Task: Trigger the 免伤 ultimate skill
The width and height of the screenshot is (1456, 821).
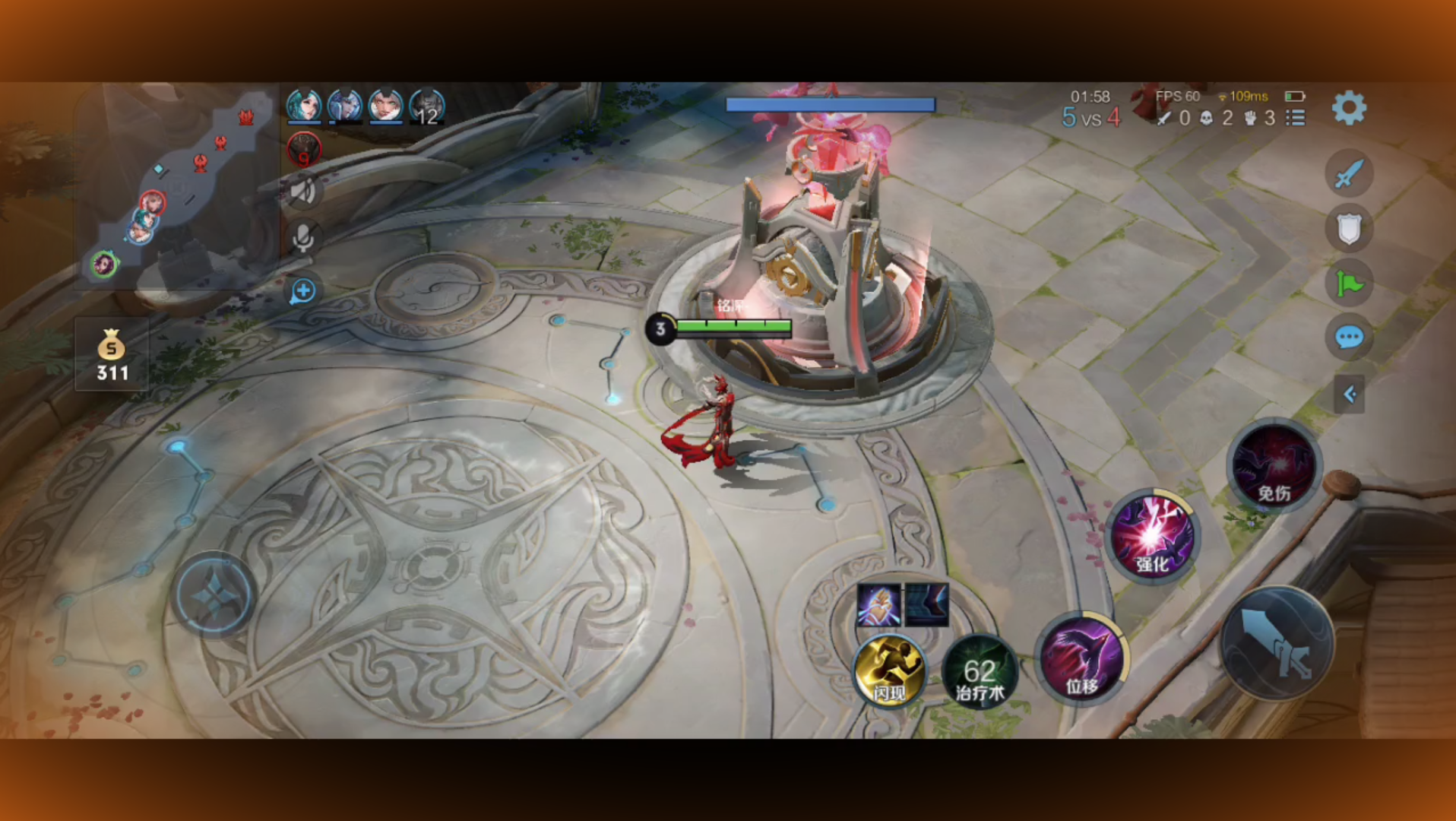Action: coord(1274,464)
